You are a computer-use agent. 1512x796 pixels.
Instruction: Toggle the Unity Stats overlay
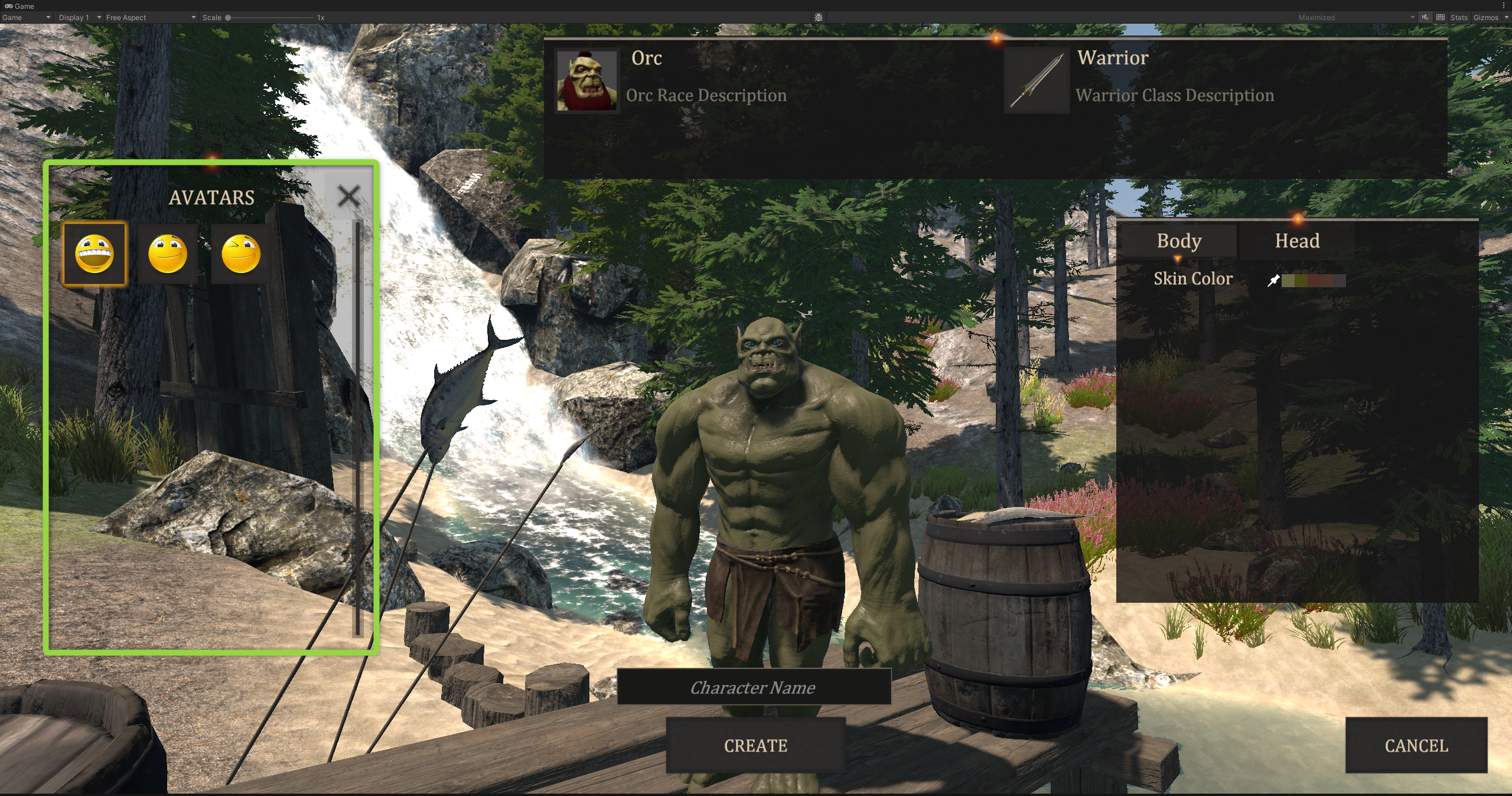tap(1458, 18)
